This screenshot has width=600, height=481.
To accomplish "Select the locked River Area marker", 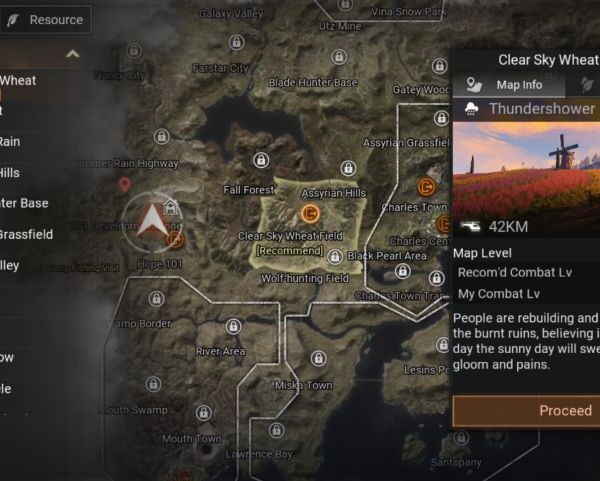I will click(x=233, y=327).
